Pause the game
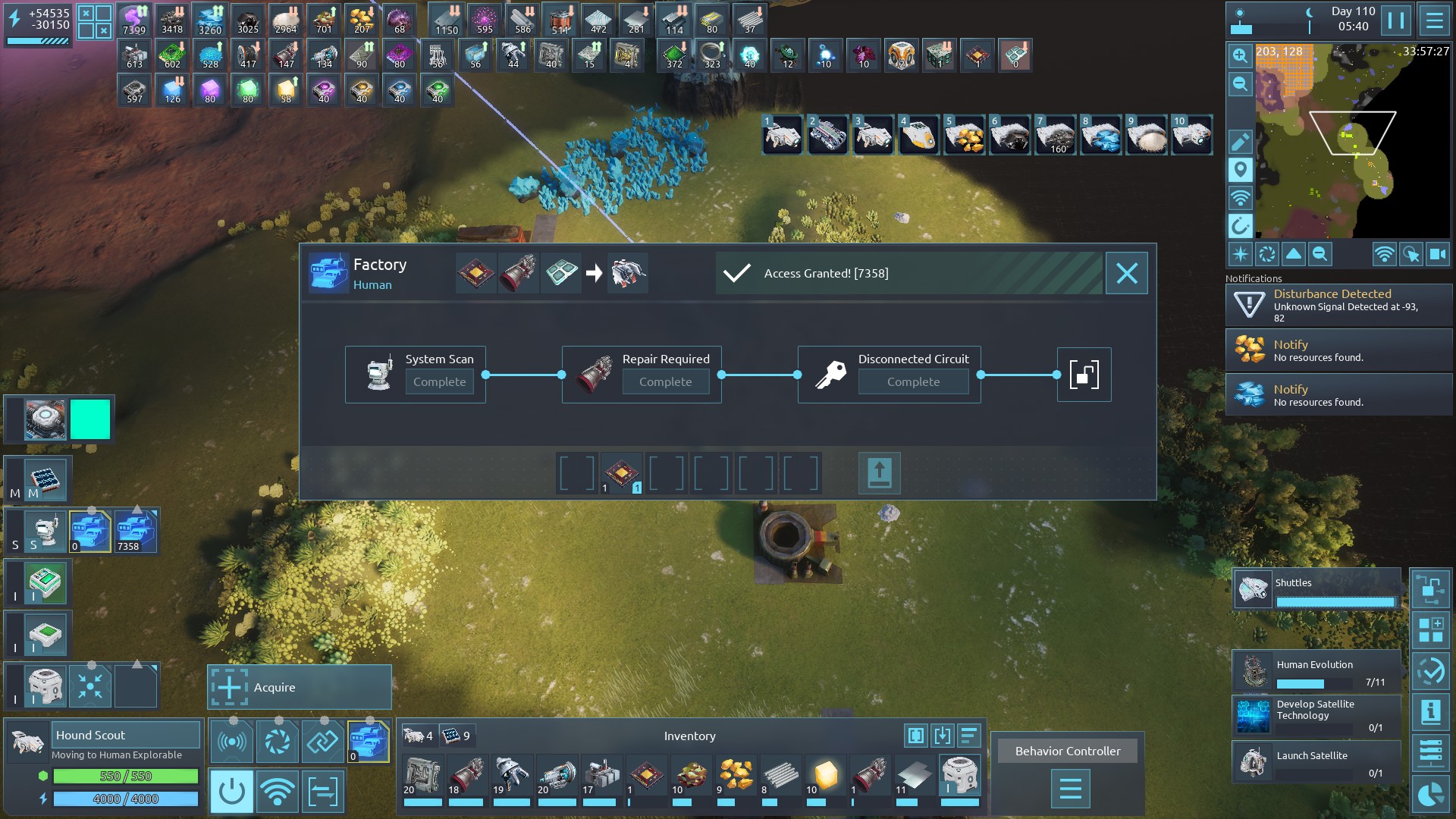Screen dimensions: 1456x819 pos(1395,20)
